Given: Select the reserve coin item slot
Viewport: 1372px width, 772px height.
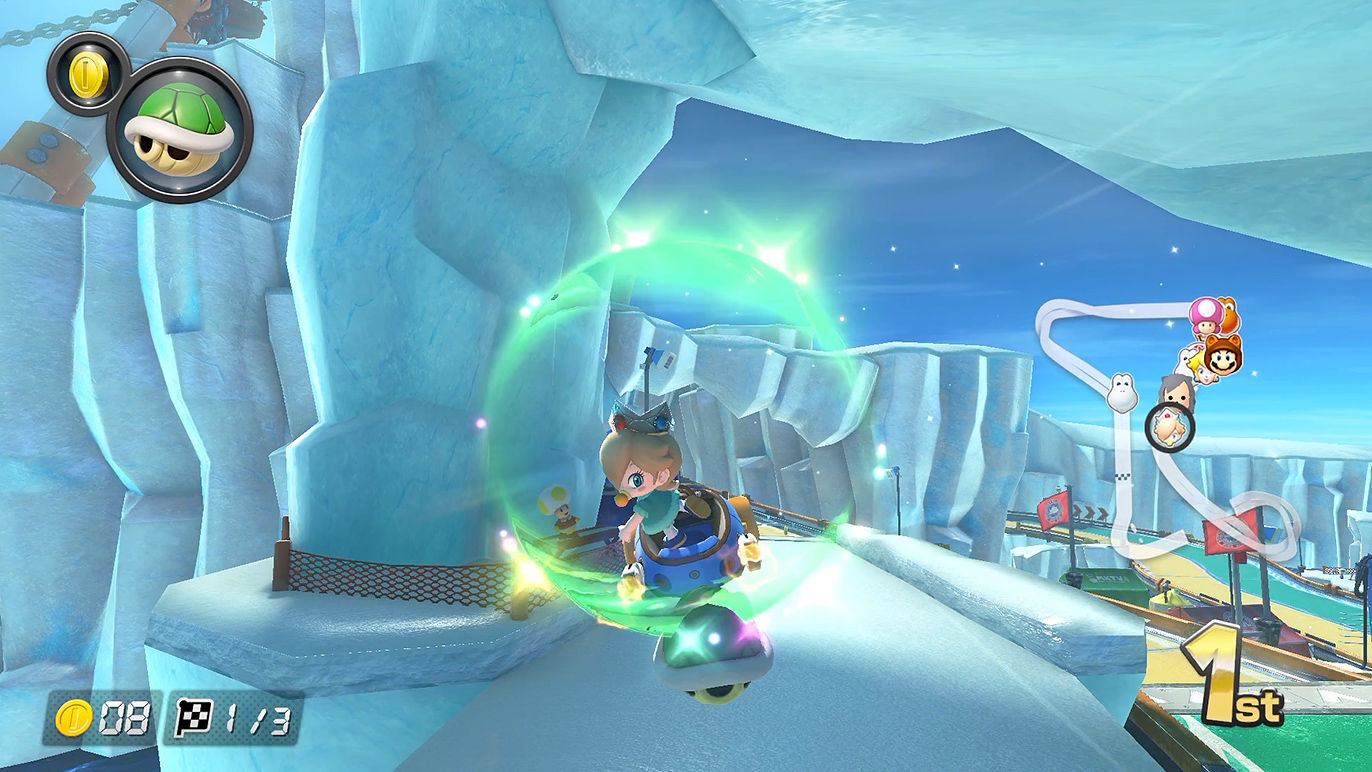Looking at the screenshot, I should pos(88,73).
